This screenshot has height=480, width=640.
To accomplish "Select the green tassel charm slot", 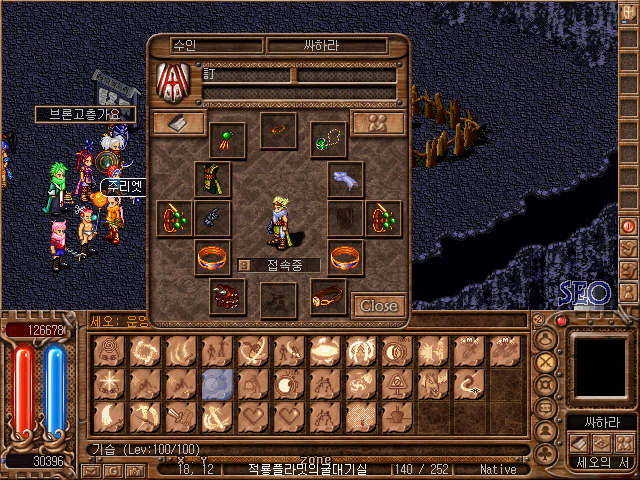I will [227, 139].
